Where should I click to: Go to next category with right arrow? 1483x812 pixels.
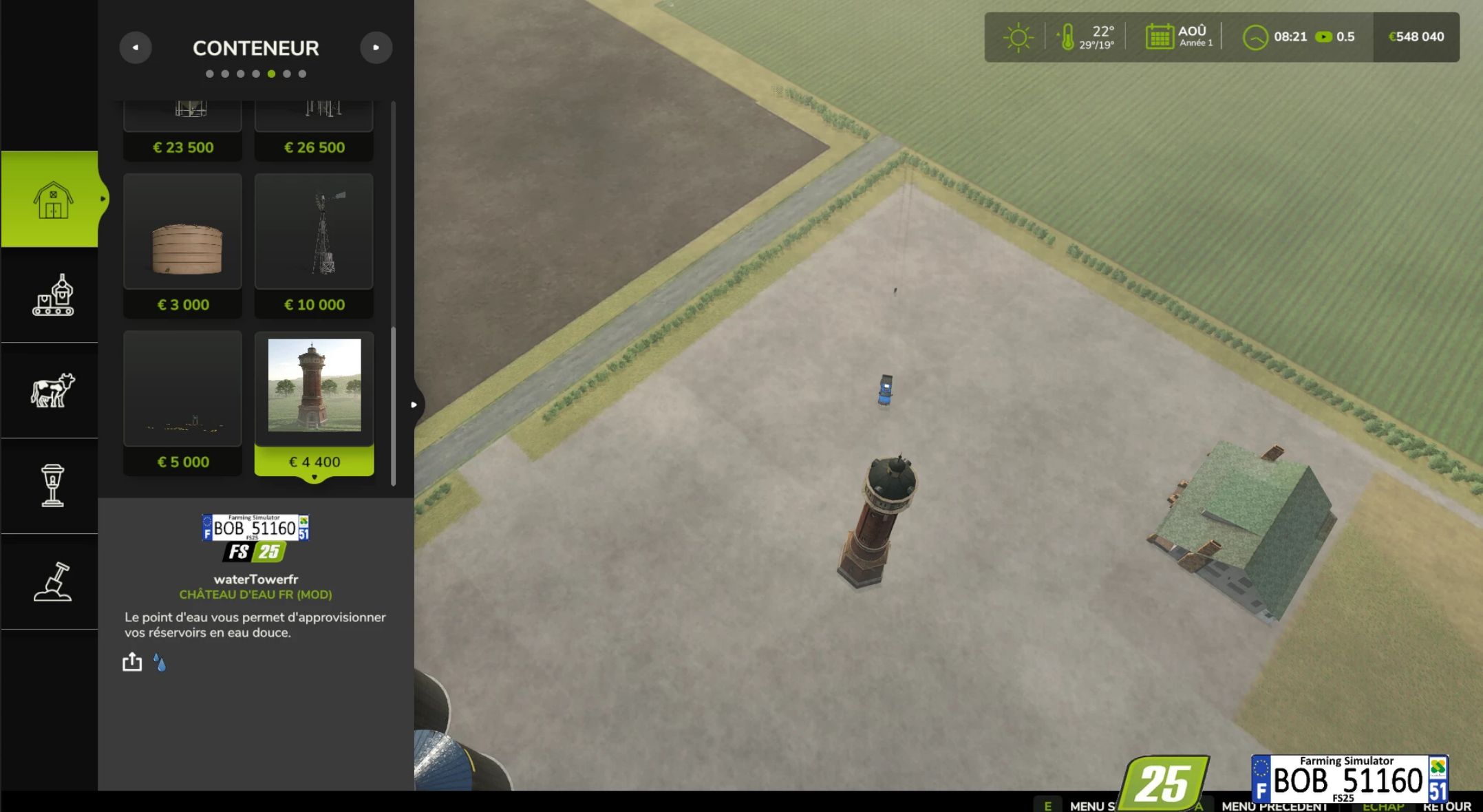click(376, 47)
